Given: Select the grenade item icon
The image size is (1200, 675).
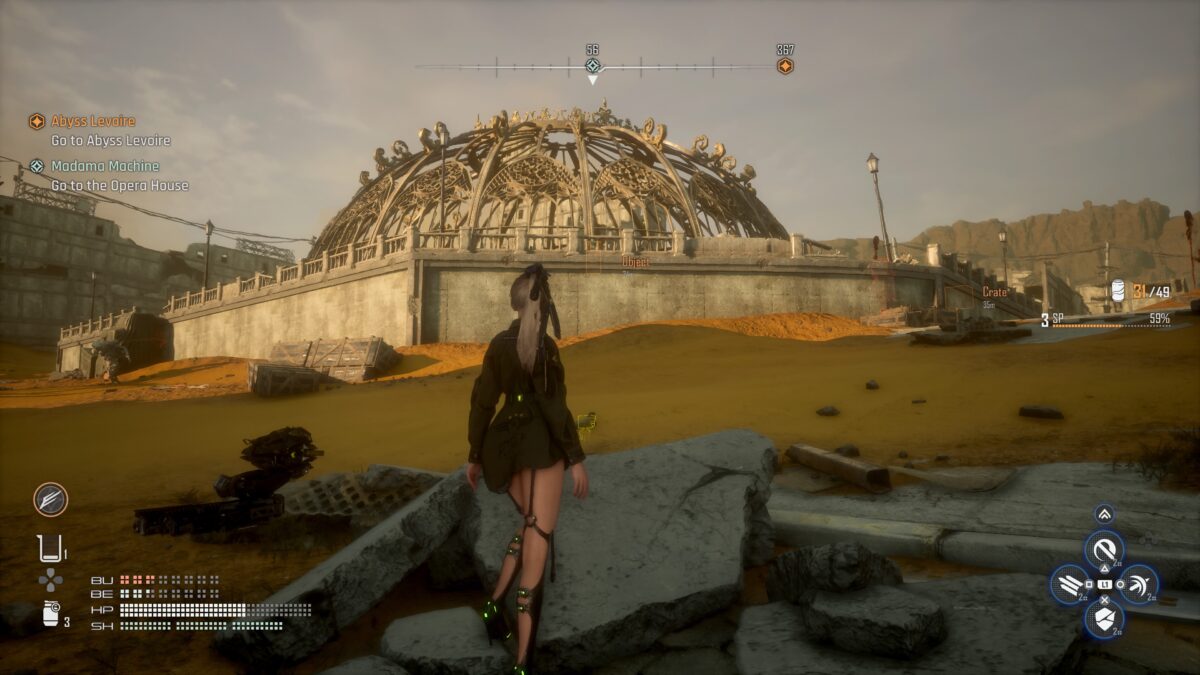Looking at the screenshot, I should pyautogui.click(x=51, y=614).
